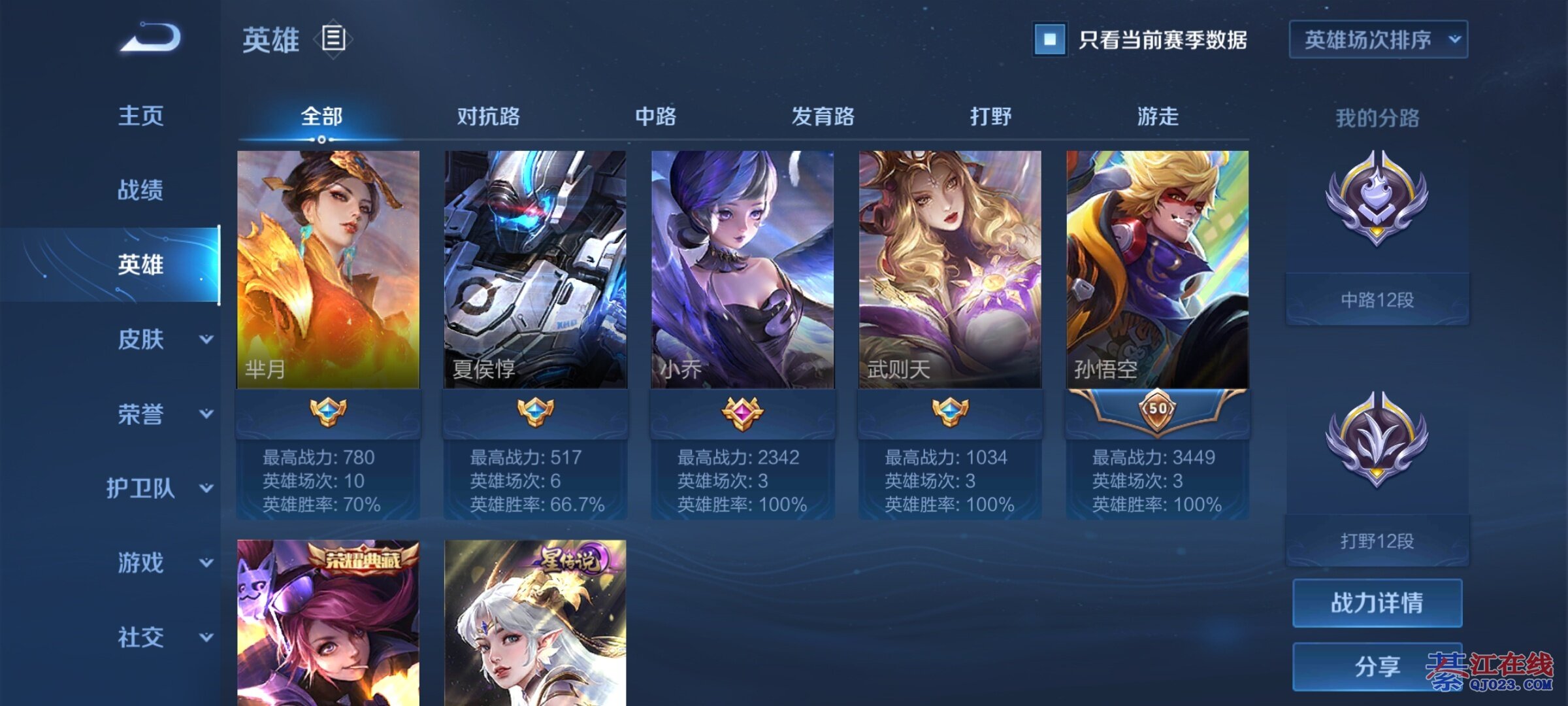The image size is (1568, 706).
Task: Expand the 皮肤 skins menu
Action: pyautogui.click(x=160, y=339)
